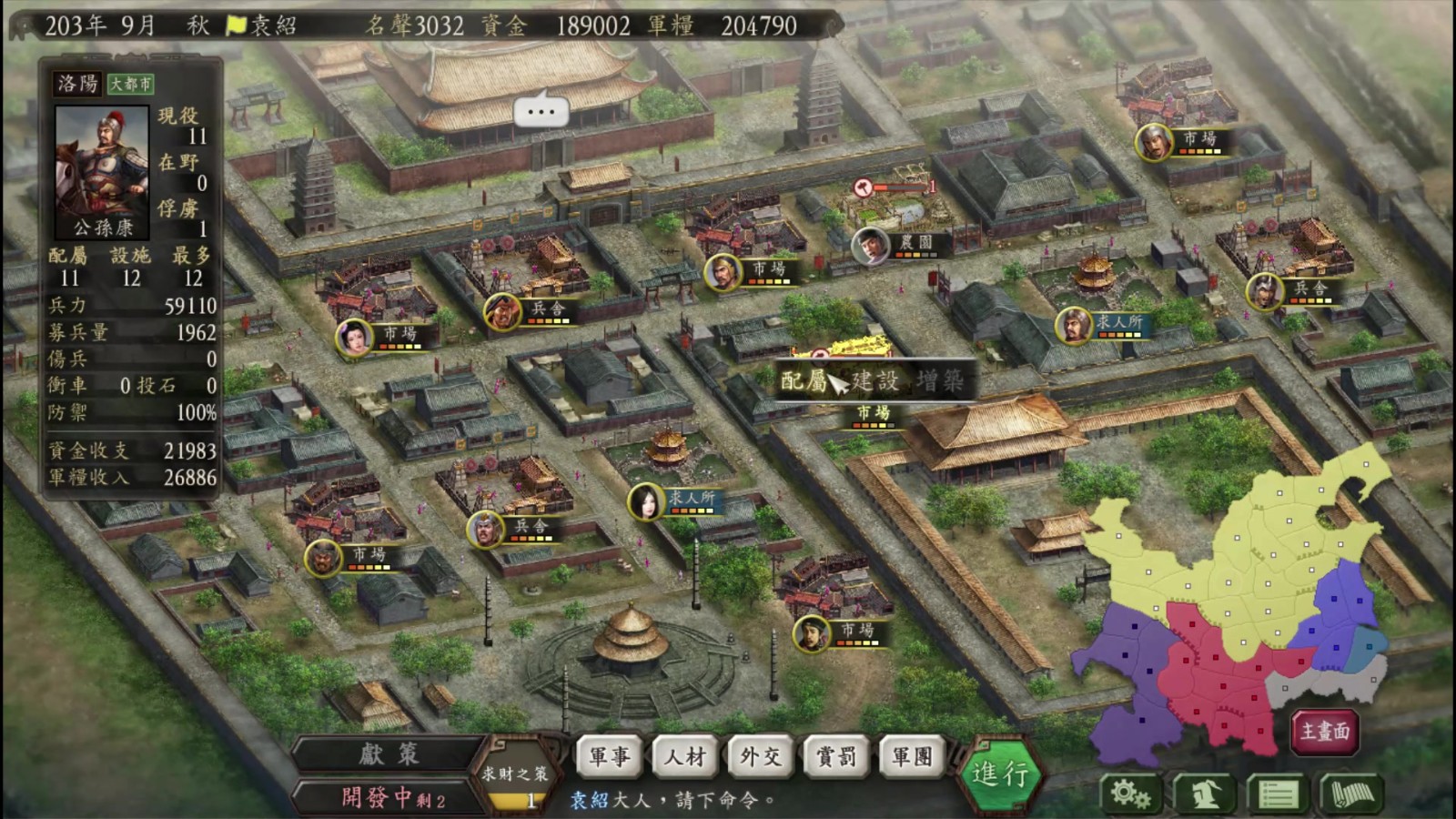Click the horse head icon button

[x=1205, y=794]
